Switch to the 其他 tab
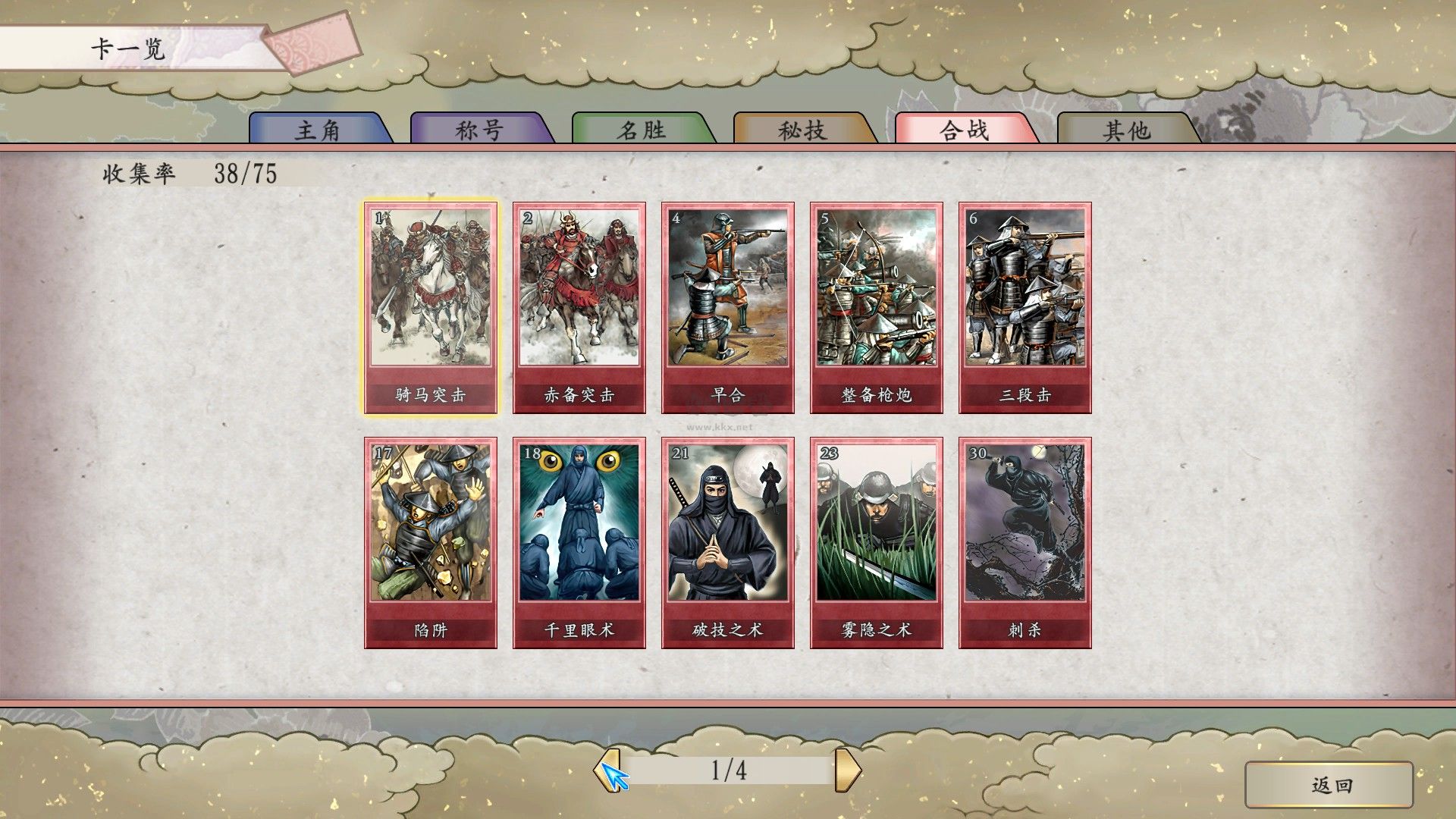The height and width of the screenshot is (819, 1456). [1126, 130]
